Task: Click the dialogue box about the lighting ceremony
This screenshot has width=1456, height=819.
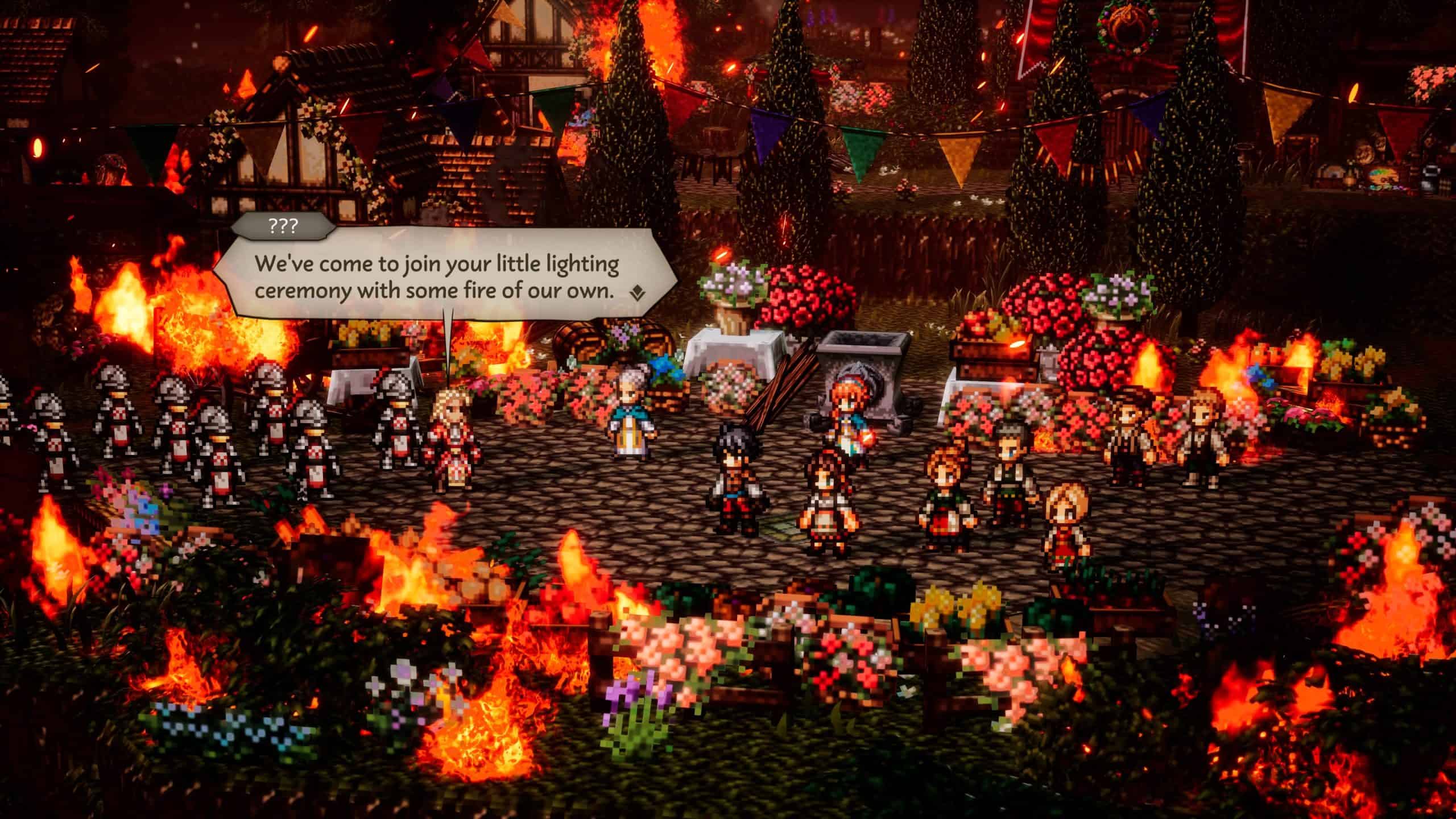Action: (x=437, y=278)
